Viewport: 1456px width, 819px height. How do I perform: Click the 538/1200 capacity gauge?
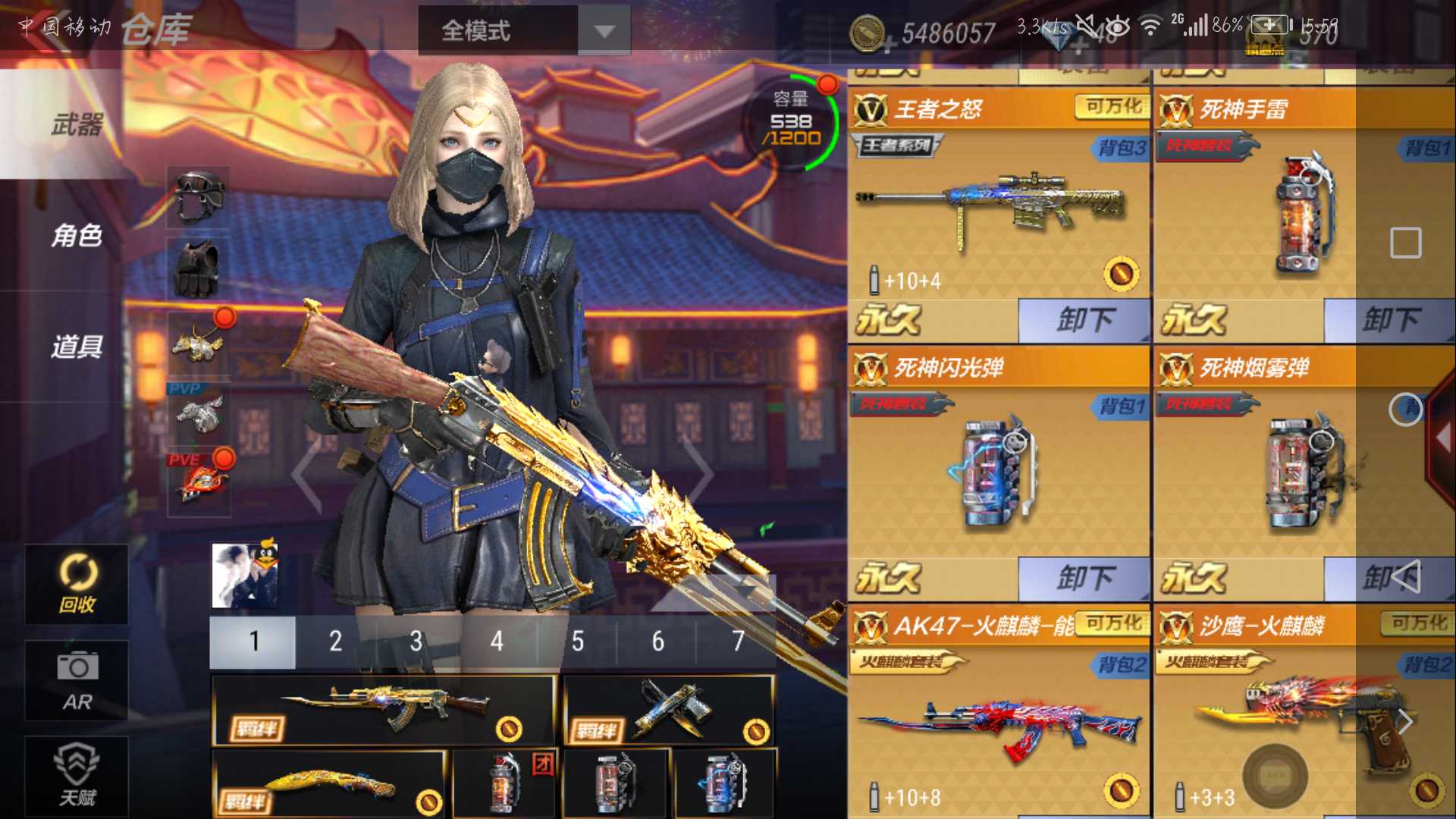pos(790,121)
